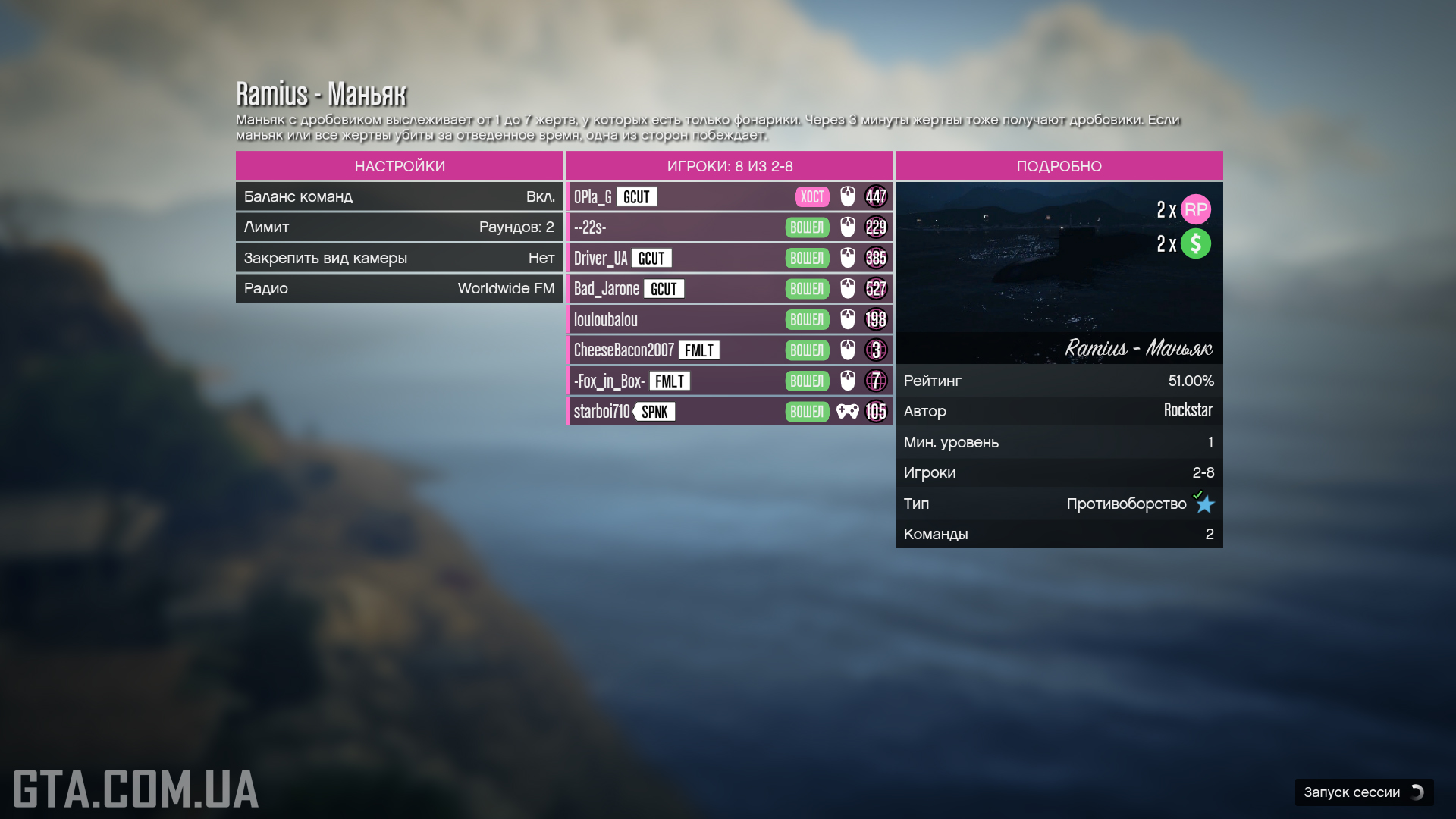Open the Настройки settings column header
The width and height of the screenshot is (1456, 819).
pyautogui.click(x=400, y=166)
